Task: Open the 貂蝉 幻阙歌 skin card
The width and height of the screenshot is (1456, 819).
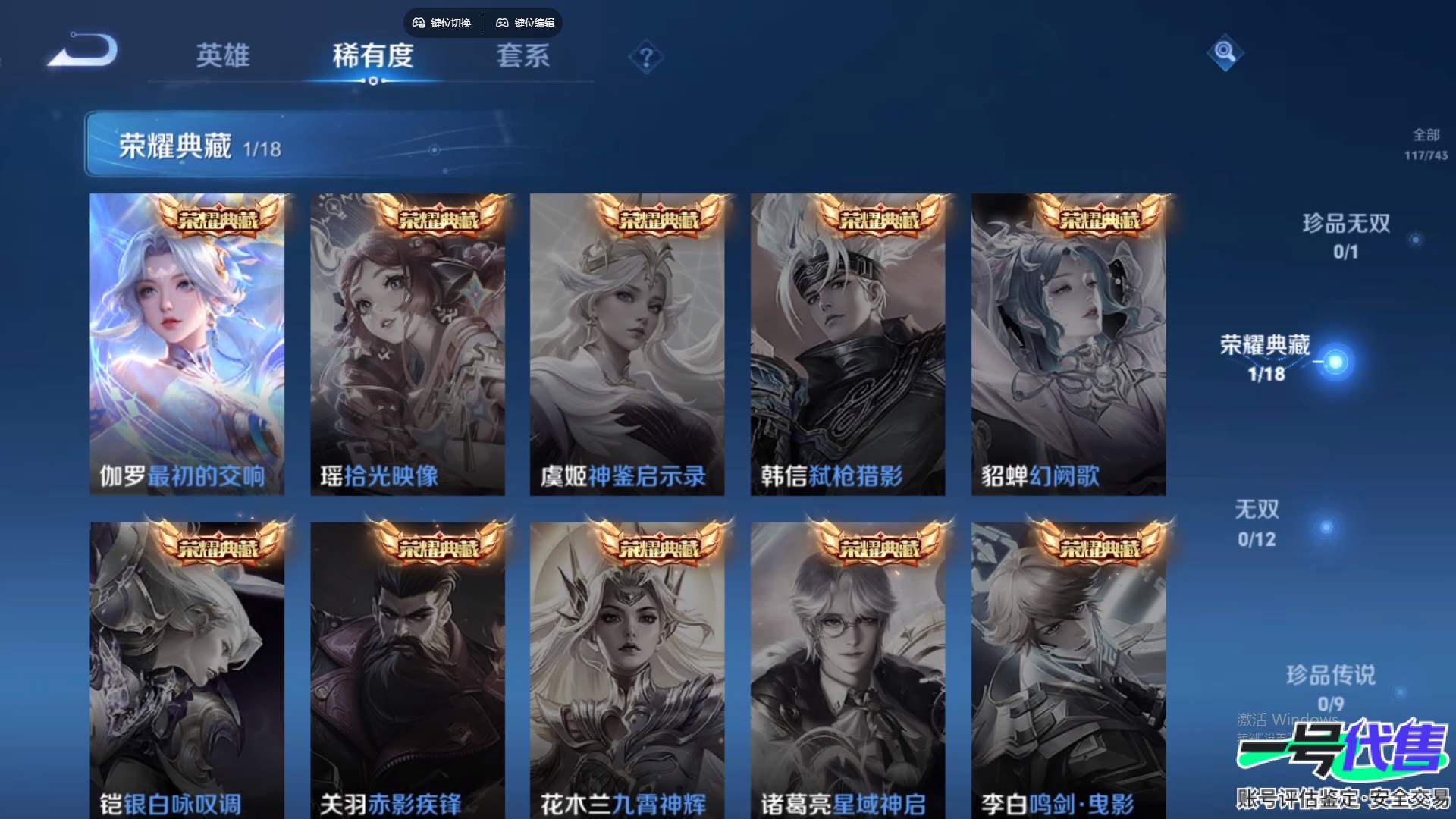Action: 1068,345
